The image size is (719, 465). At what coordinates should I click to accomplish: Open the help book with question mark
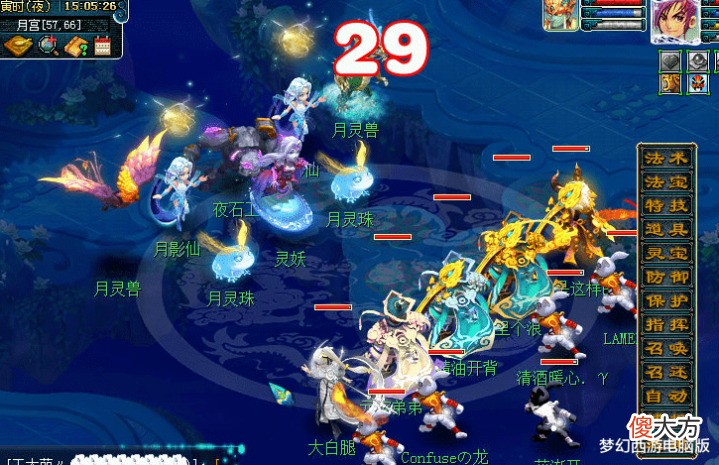[76, 46]
